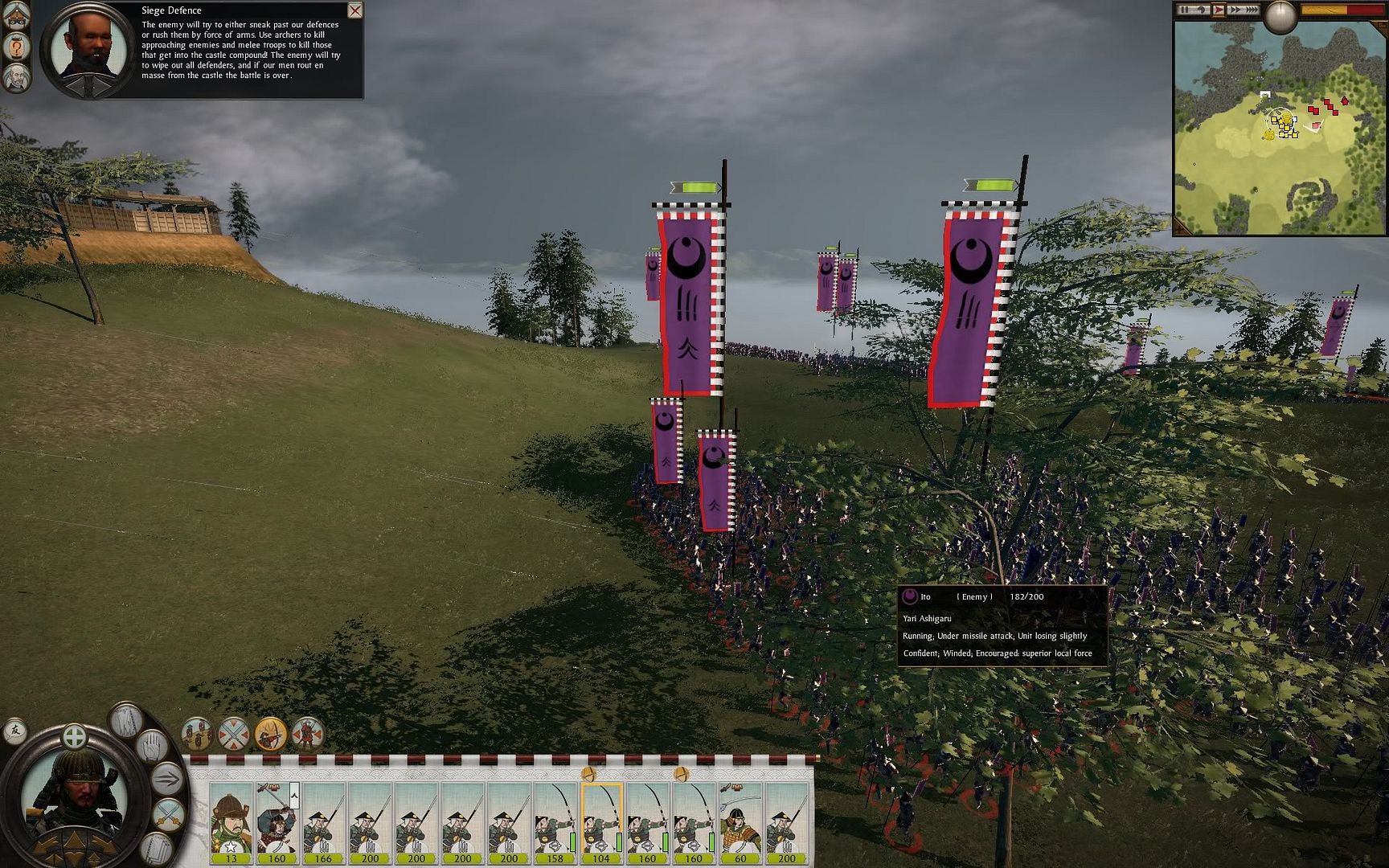Toggle the fire-at-will archer ability icon
The height and width of the screenshot is (868, 1389).
click(x=270, y=734)
